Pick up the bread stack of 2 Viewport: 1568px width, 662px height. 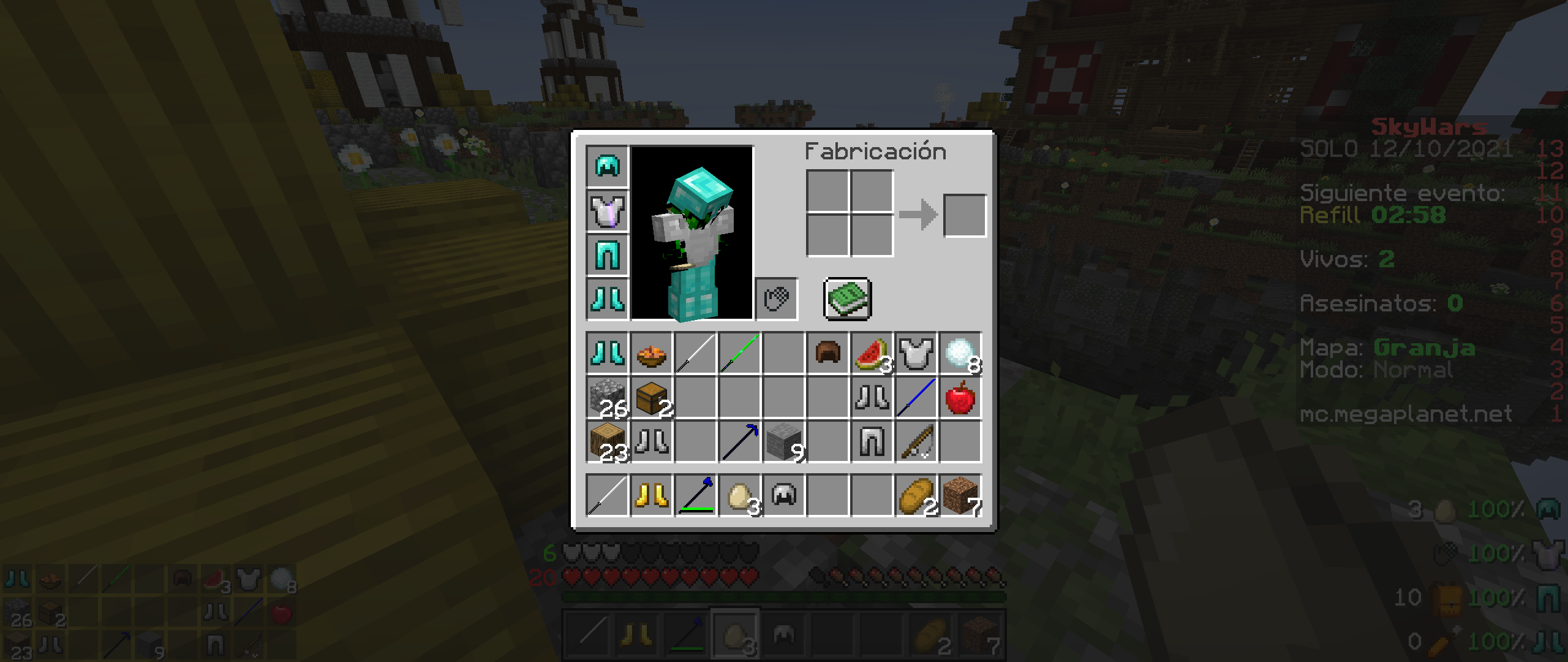[916, 495]
